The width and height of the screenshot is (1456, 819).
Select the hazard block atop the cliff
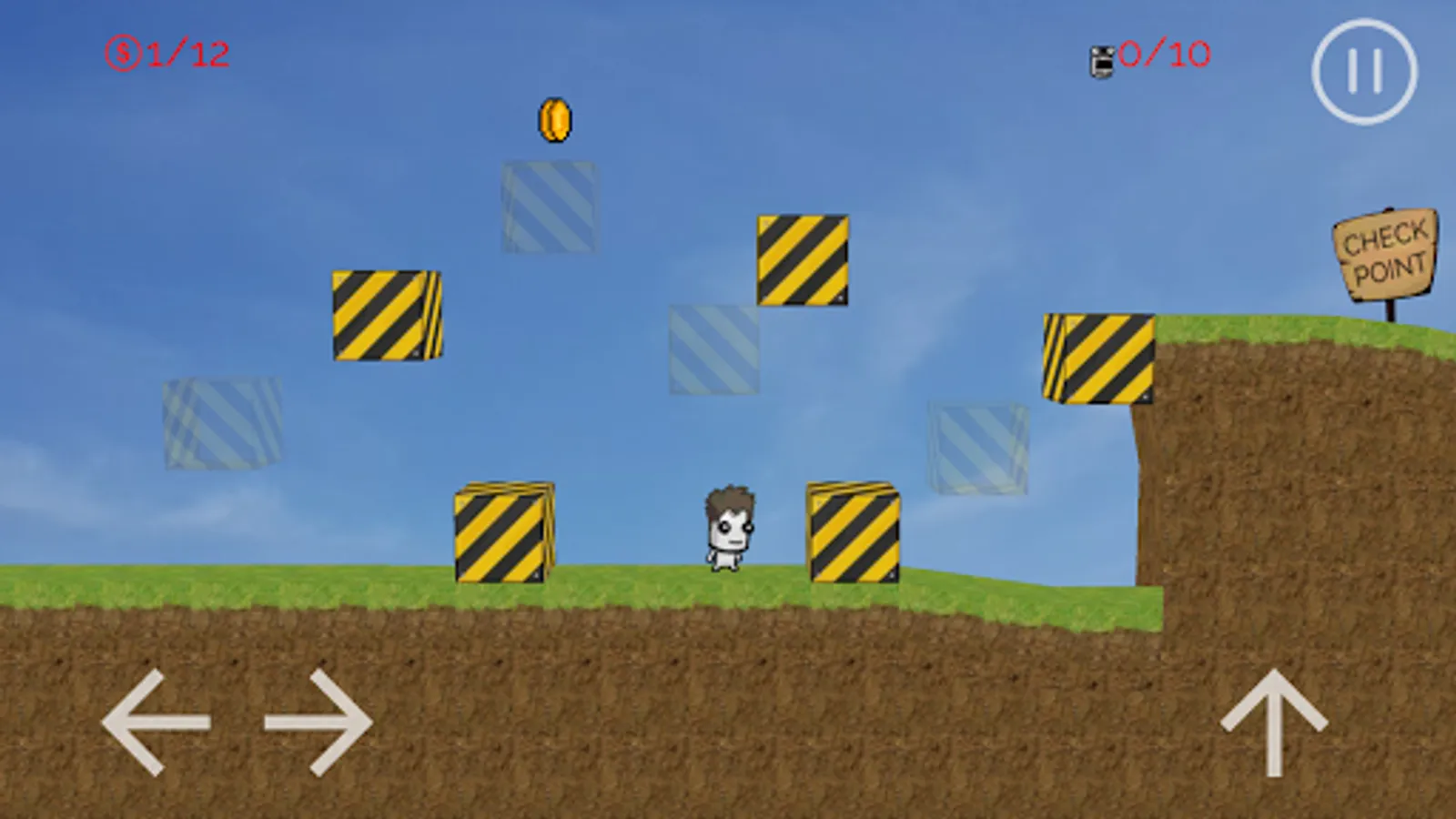coord(1098,359)
